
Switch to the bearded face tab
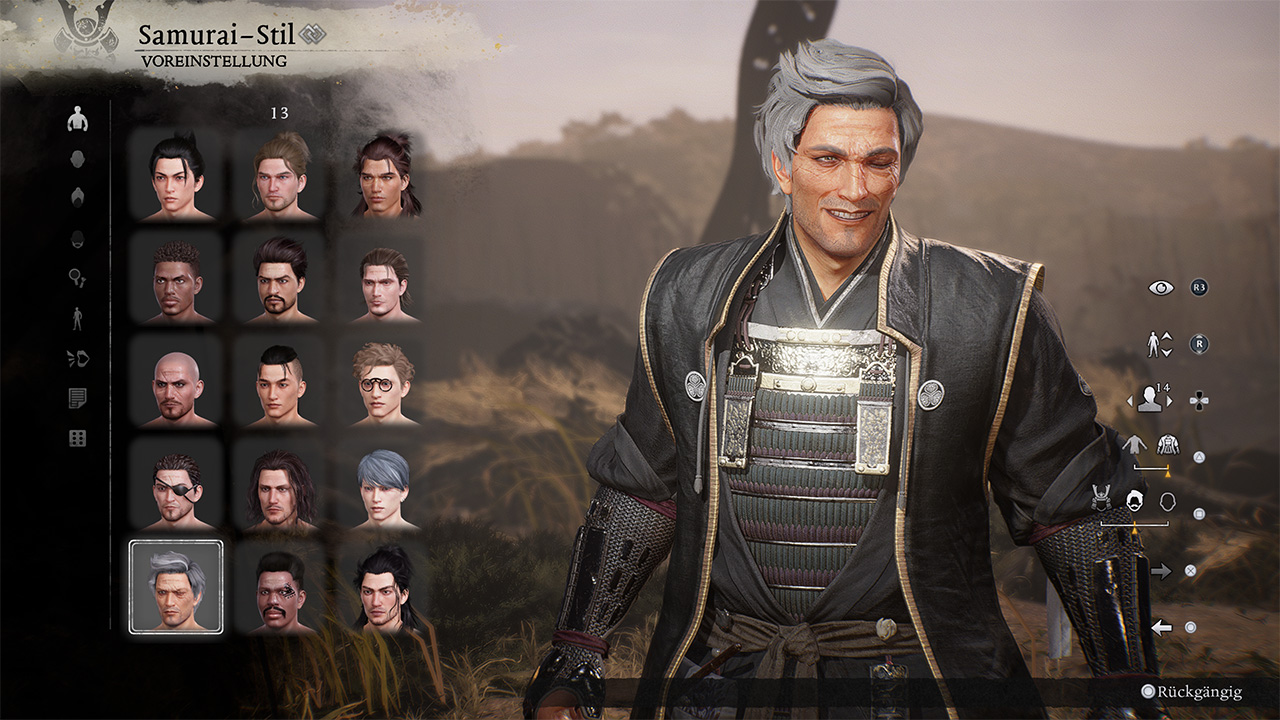pyautogui.click(x=77, y=238)
